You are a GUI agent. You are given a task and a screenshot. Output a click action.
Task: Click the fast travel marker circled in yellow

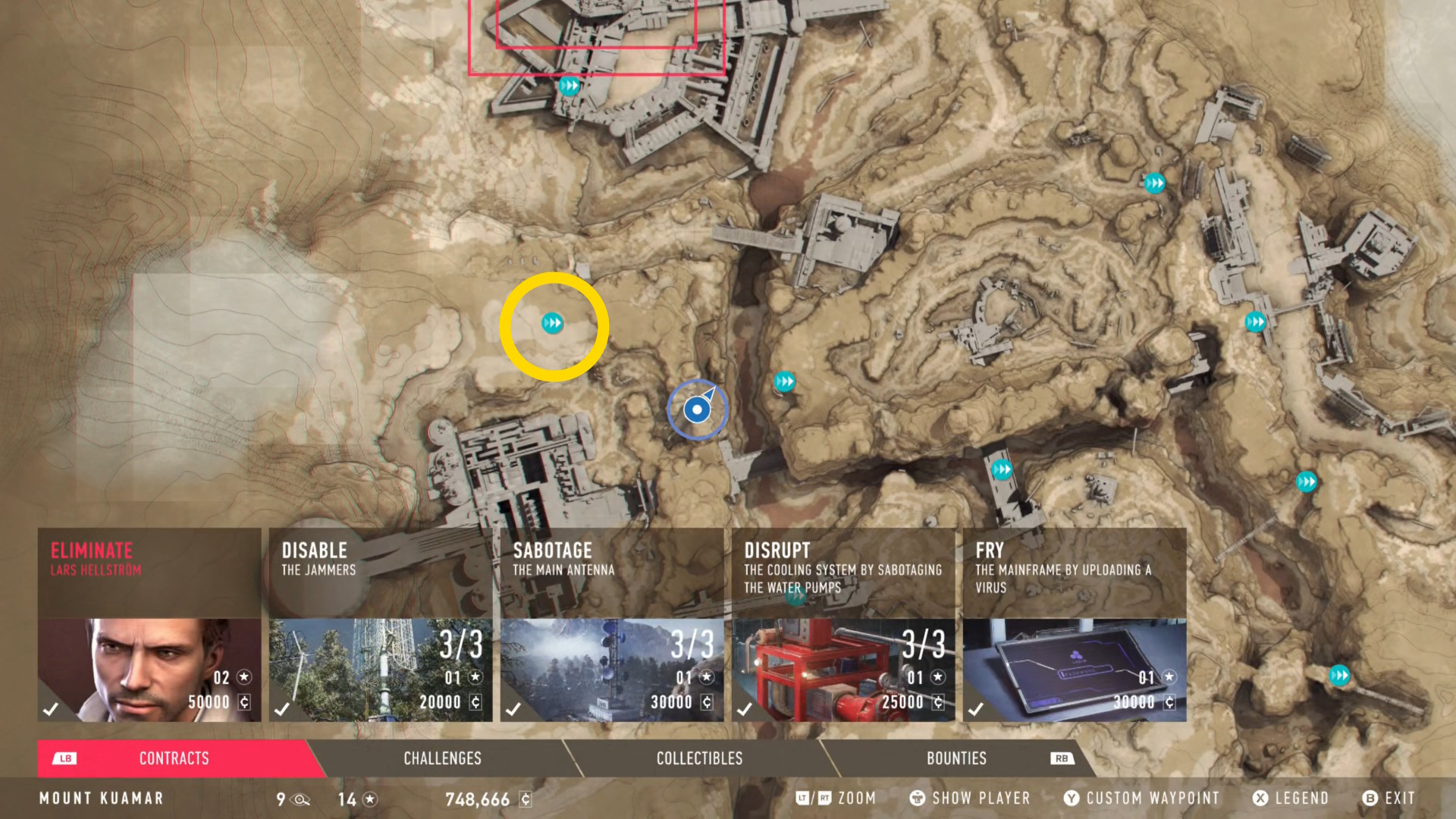pyautogui.click(x=553, y=324)
